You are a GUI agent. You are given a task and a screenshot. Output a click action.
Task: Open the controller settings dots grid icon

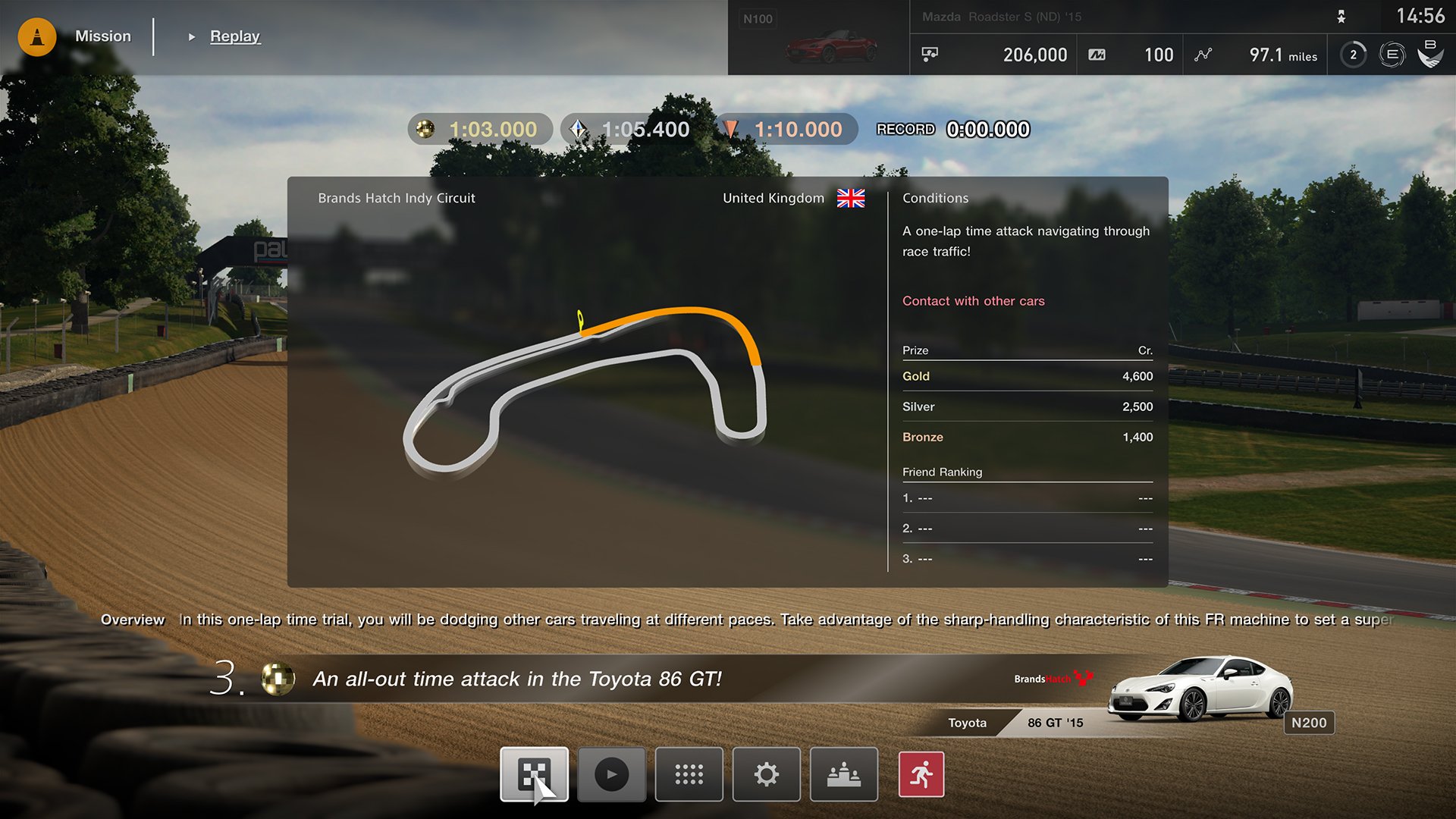click(x=689, y=774)
